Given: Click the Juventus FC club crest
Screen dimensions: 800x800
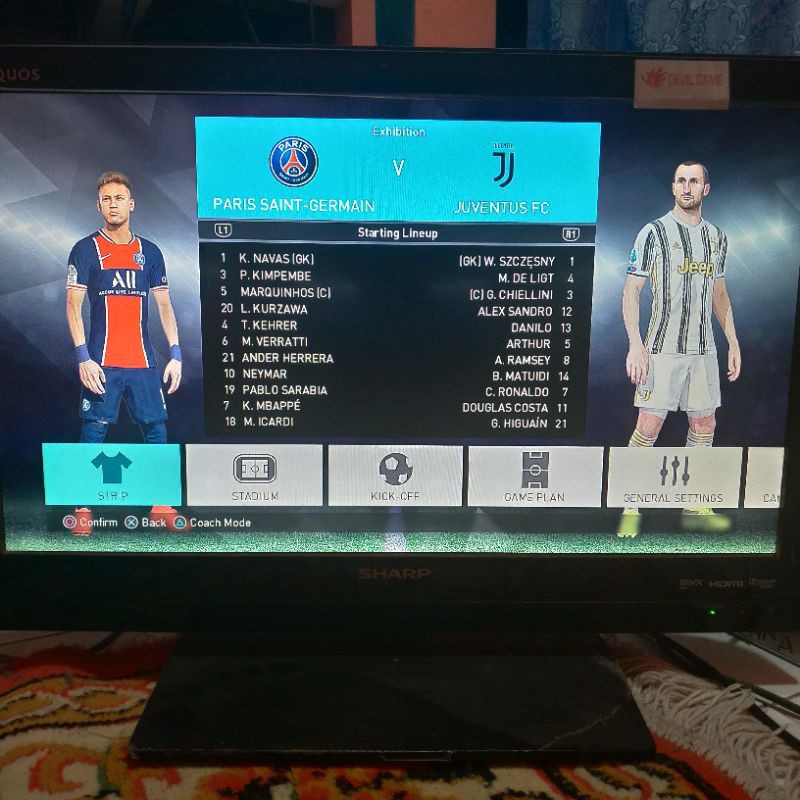Looking at the screenshot, I should point(503,167).
